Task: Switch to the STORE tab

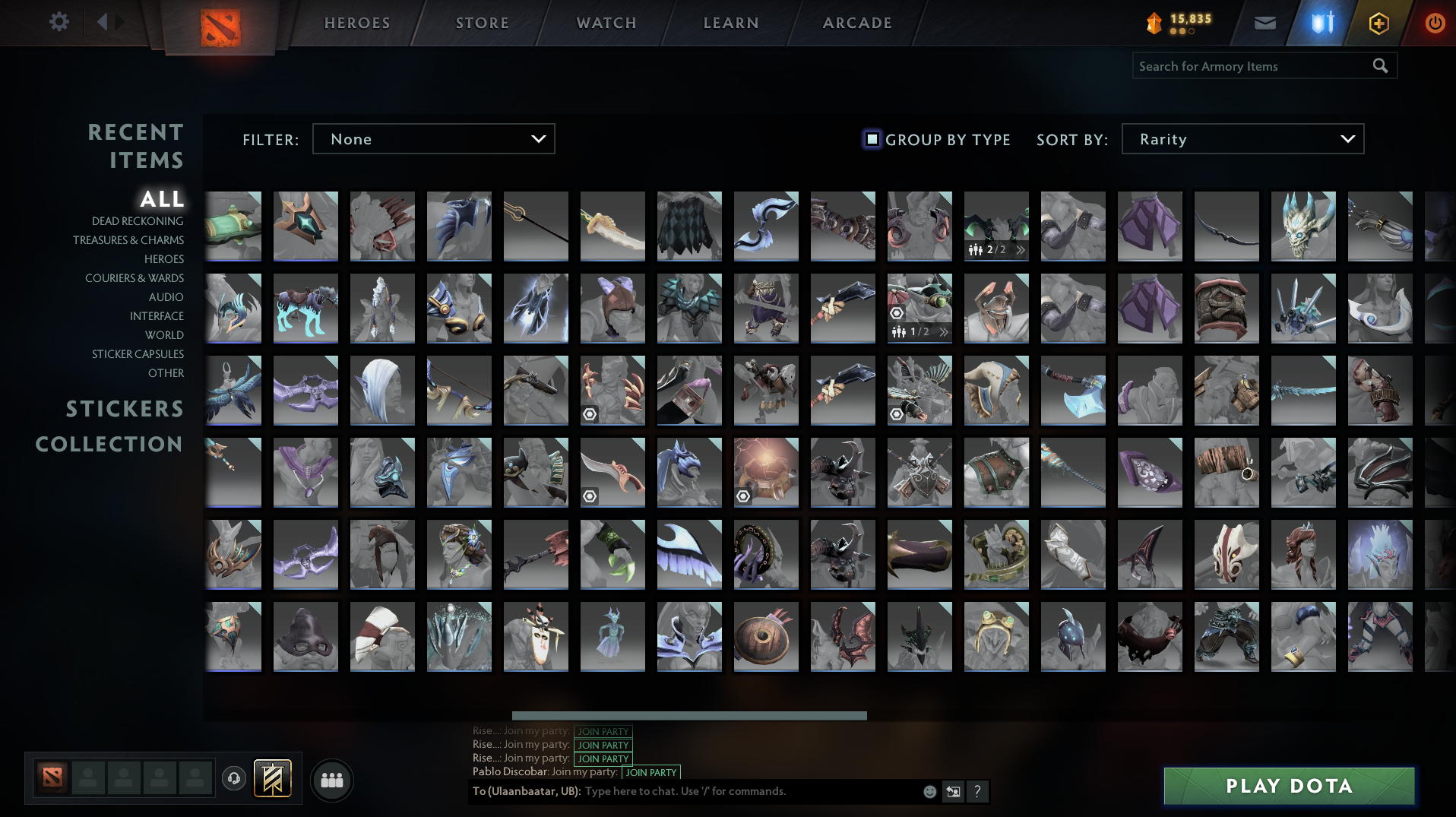Action: pyautogui.click(x=482, y=23)
